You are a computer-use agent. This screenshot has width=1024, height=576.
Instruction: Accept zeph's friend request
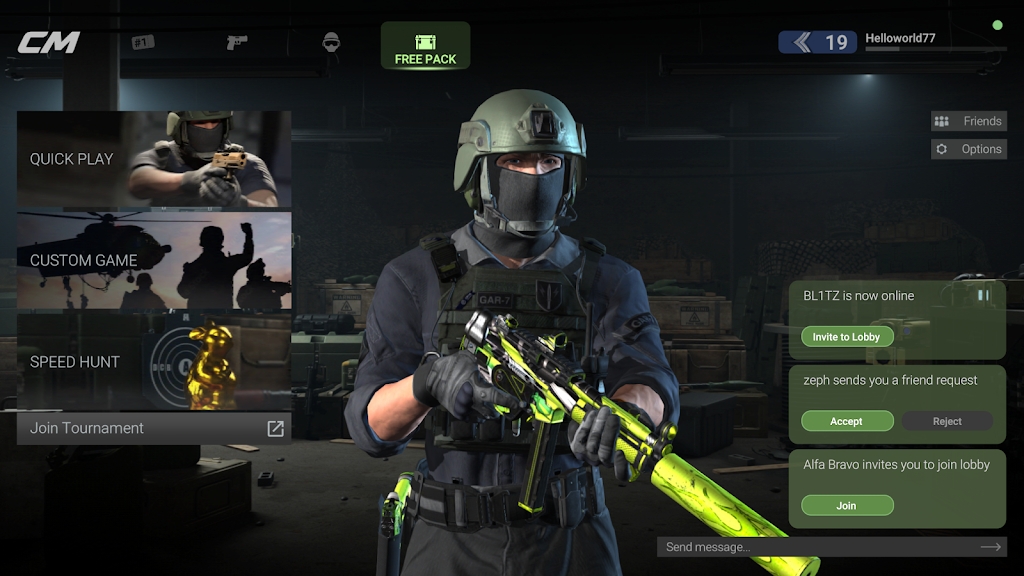(x=846, y=421)
